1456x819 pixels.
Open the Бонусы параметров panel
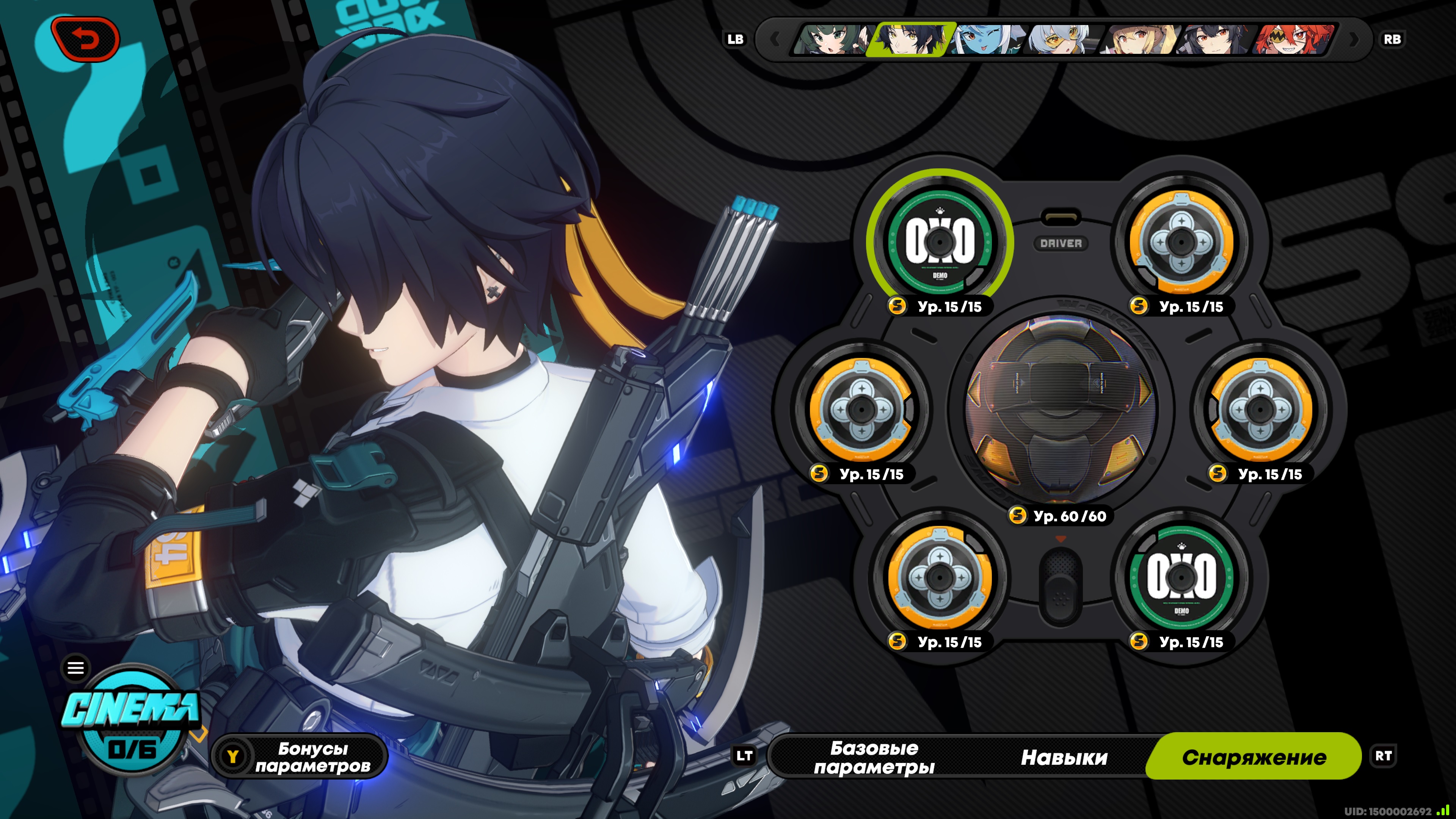[300, 756]
